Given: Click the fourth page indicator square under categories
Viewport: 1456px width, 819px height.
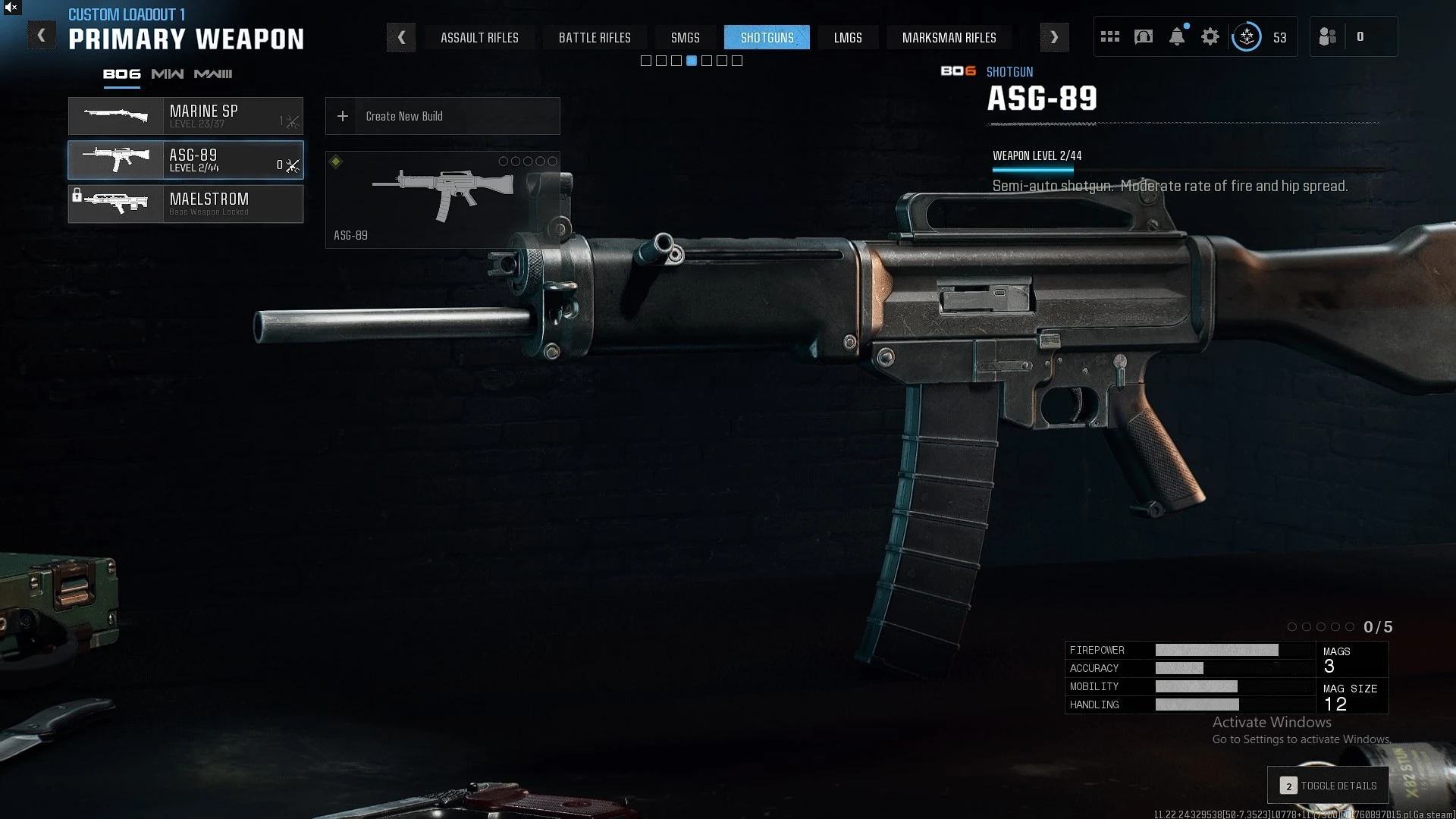Looking at the screenshot, I should click(x=691, y=61).
